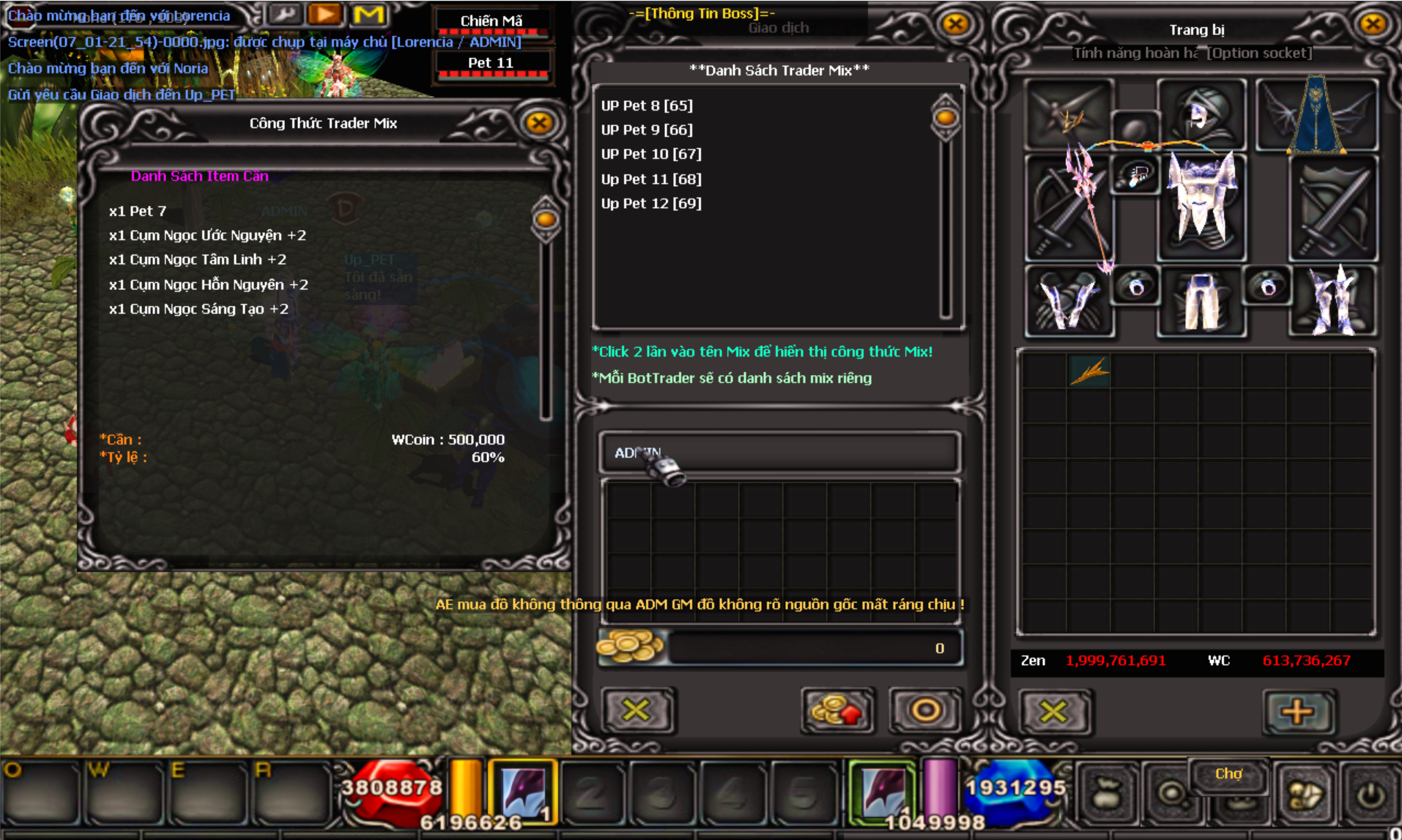Select UP Pet 10 [67] mix entry
This screenshot has height=840, width=1402.
(x=651, y=154)
